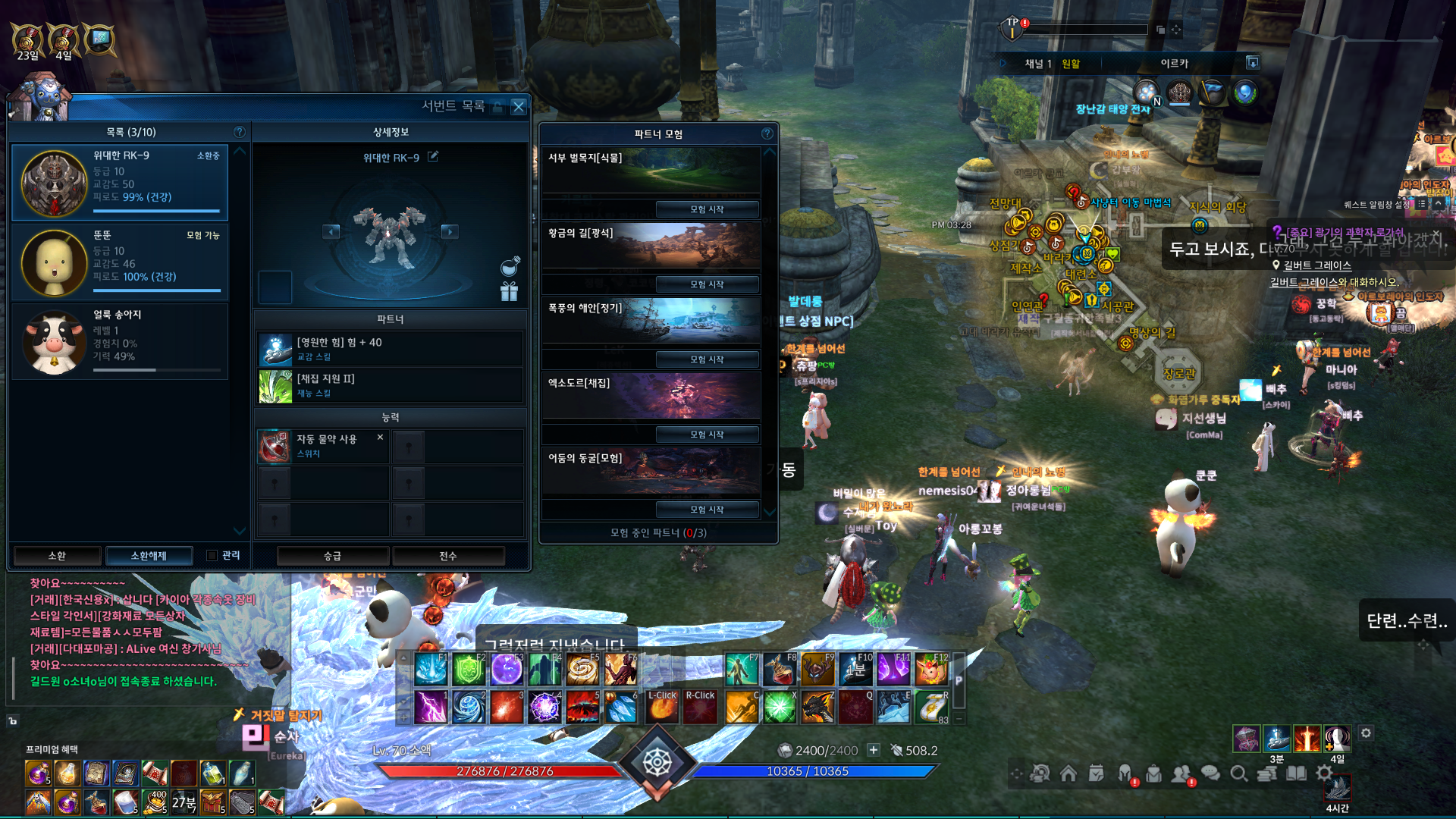Open the settings gear in the bottom menu bar
1456x819 pixels.
click(x=1324, y=773)
